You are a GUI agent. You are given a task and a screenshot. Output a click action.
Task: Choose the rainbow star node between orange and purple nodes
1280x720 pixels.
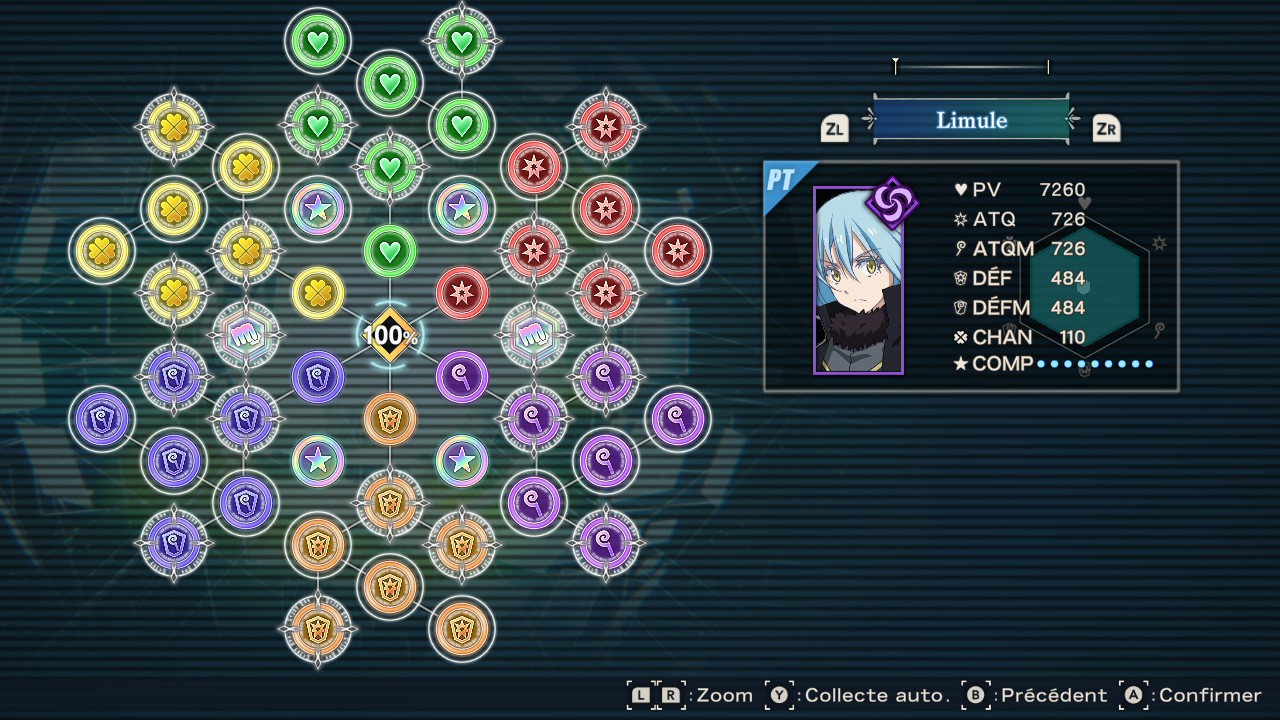461,460
